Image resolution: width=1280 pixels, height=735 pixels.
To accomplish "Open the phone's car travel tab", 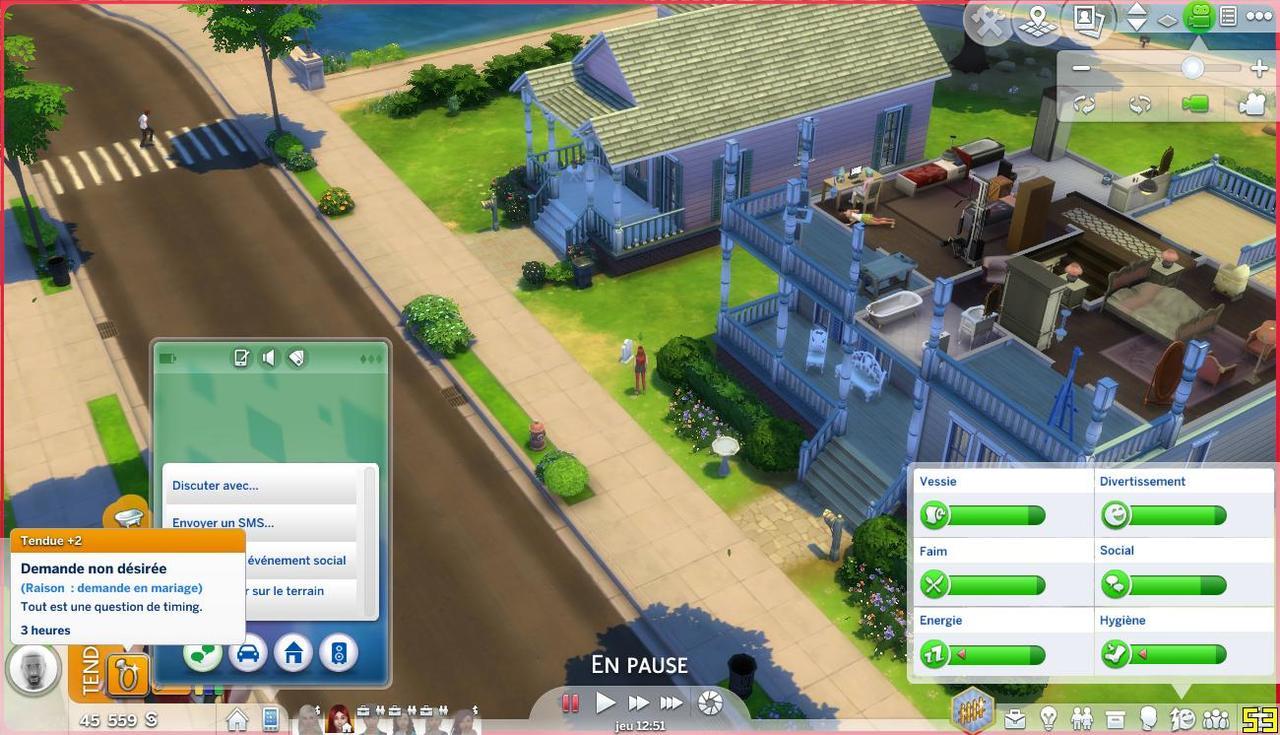I will [248, 654].
